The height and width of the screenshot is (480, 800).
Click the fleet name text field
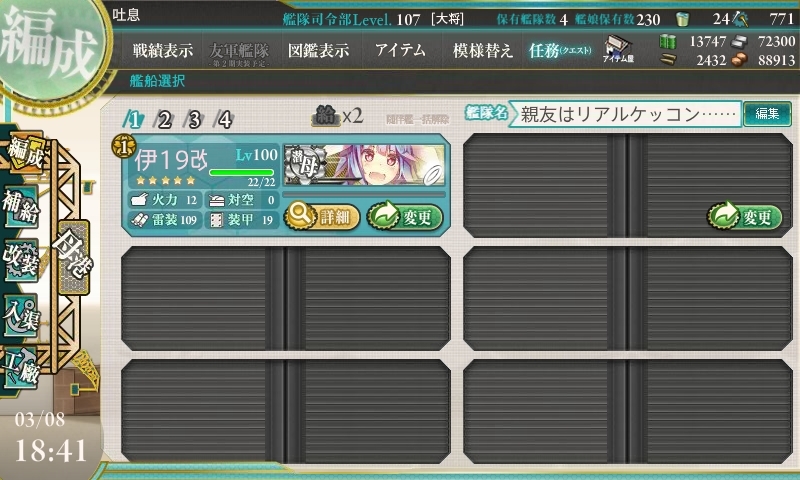pos(628,114)
